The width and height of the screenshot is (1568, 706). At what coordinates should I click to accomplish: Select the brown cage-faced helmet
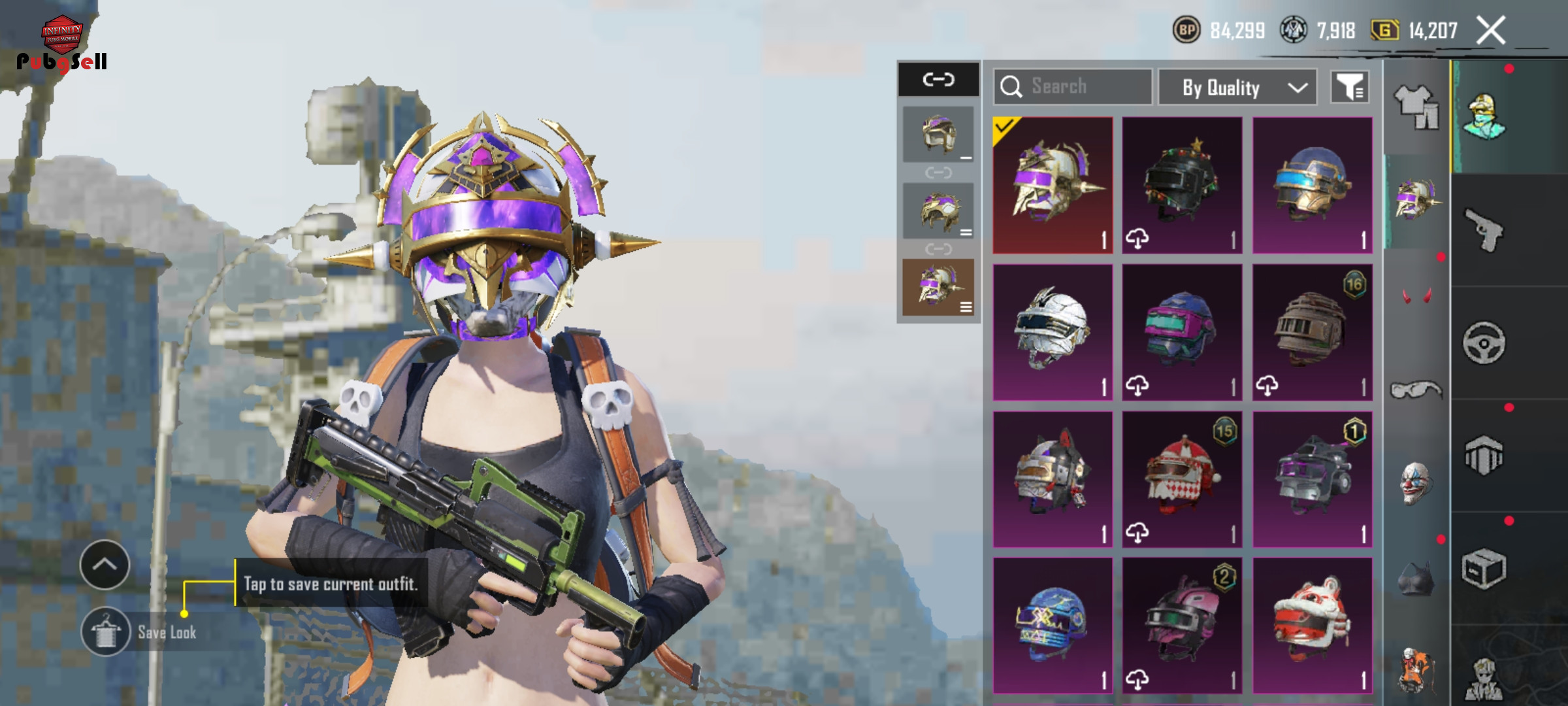pos(1312,332)
